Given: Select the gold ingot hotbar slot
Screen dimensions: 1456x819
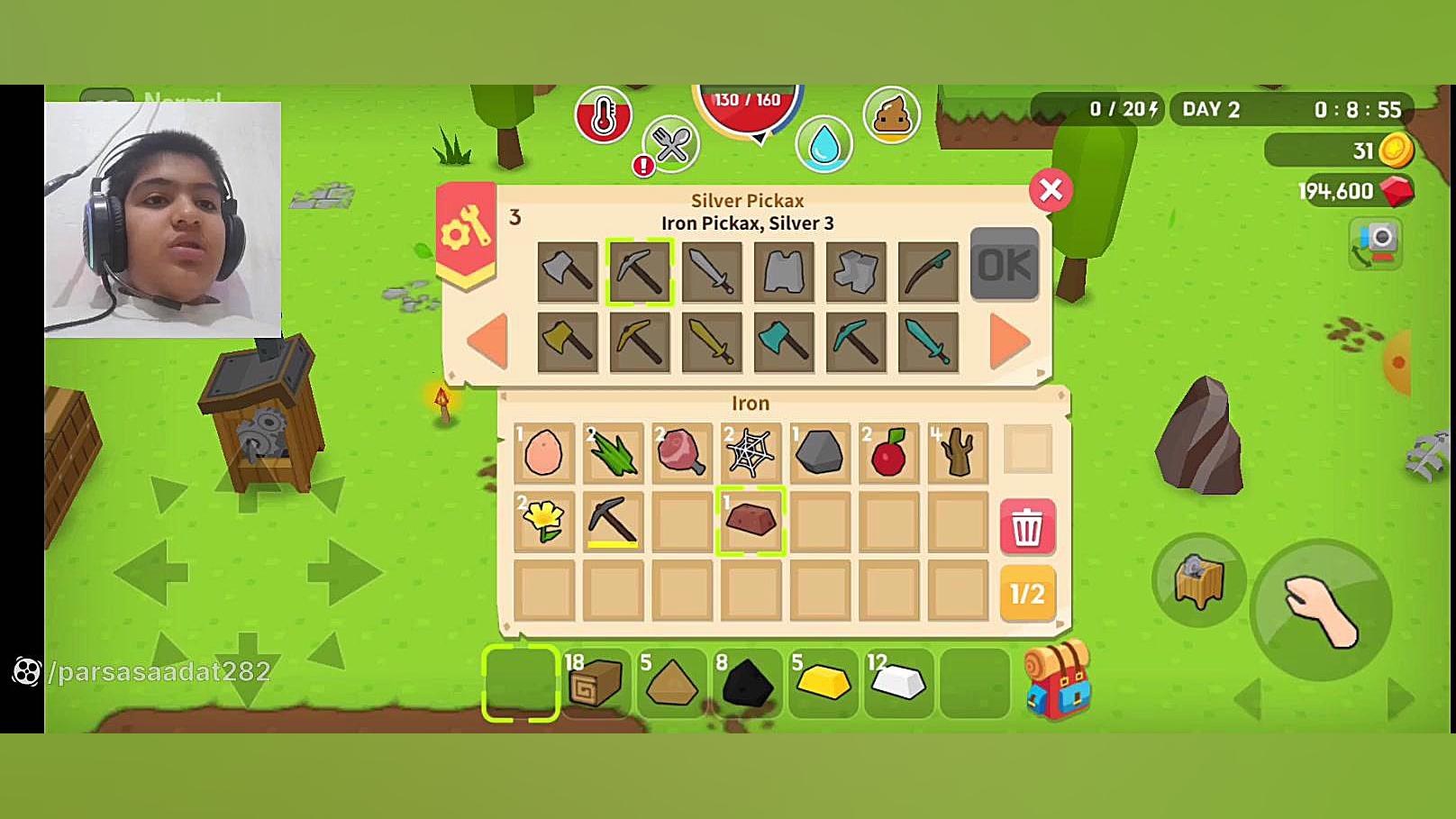Looking at the screenshot, I should [823, 683].
